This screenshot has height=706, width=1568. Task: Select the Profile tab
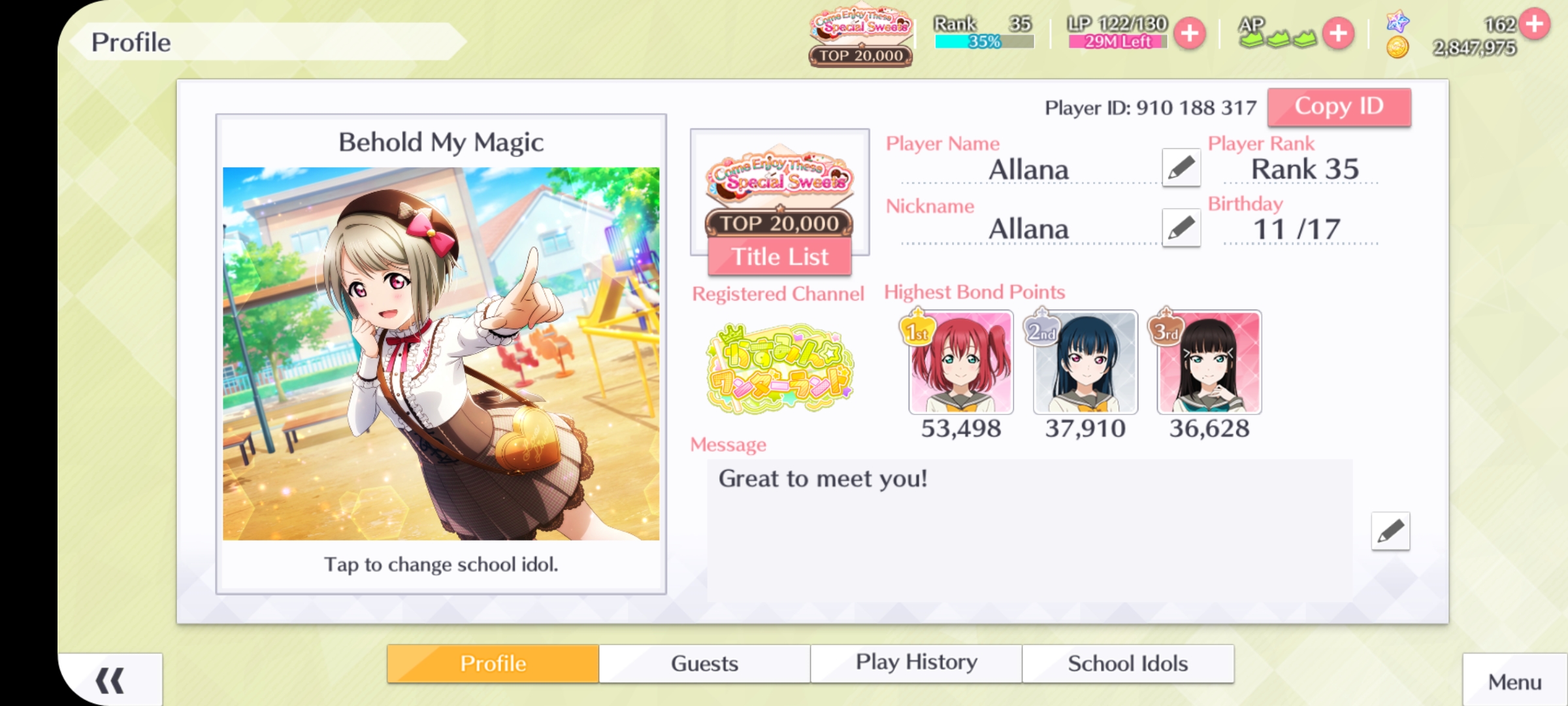(x=493, y=664)
